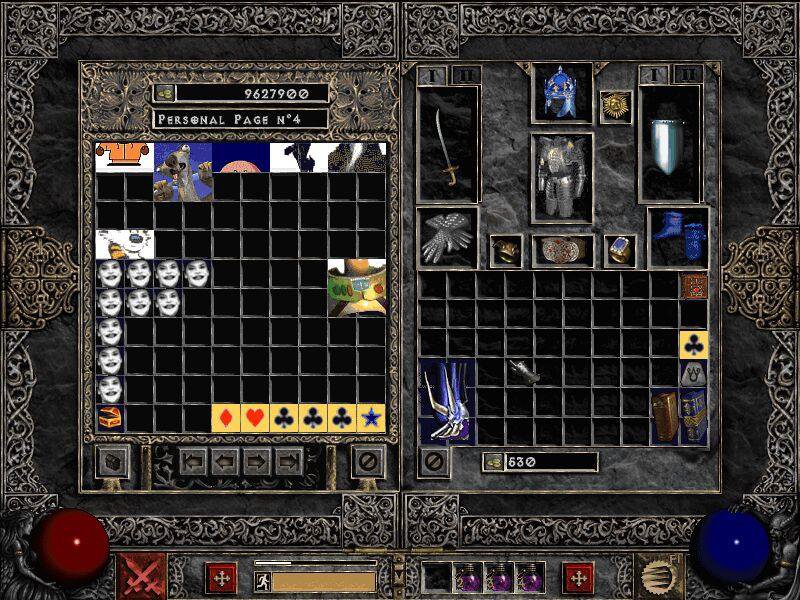Viewport: 800px width, 600px height.
Task: Select the equipped silver shield
Action: [x=669, y=145]
